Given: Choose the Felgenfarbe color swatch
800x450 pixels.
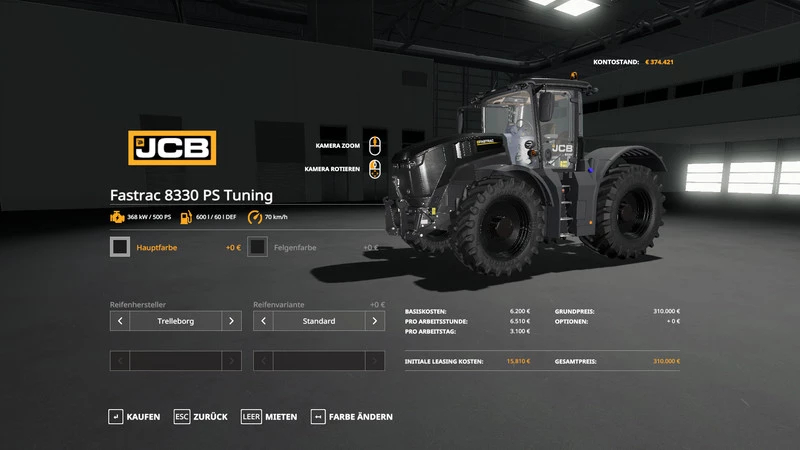Looking at the screenshot, I should click(257, 247).
